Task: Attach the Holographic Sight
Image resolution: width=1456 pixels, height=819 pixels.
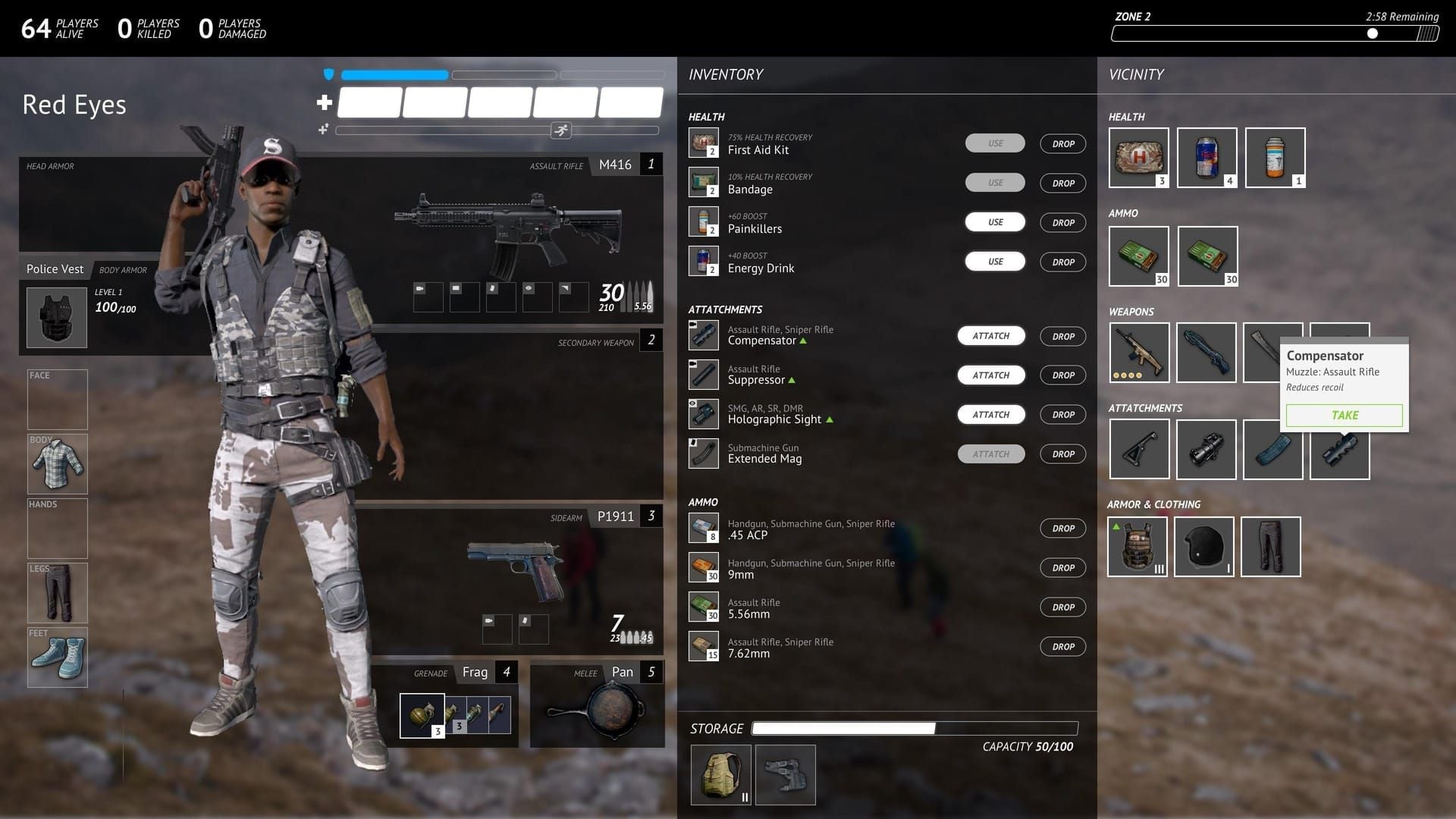Action: pyautogui.click(x=991, y=414)
